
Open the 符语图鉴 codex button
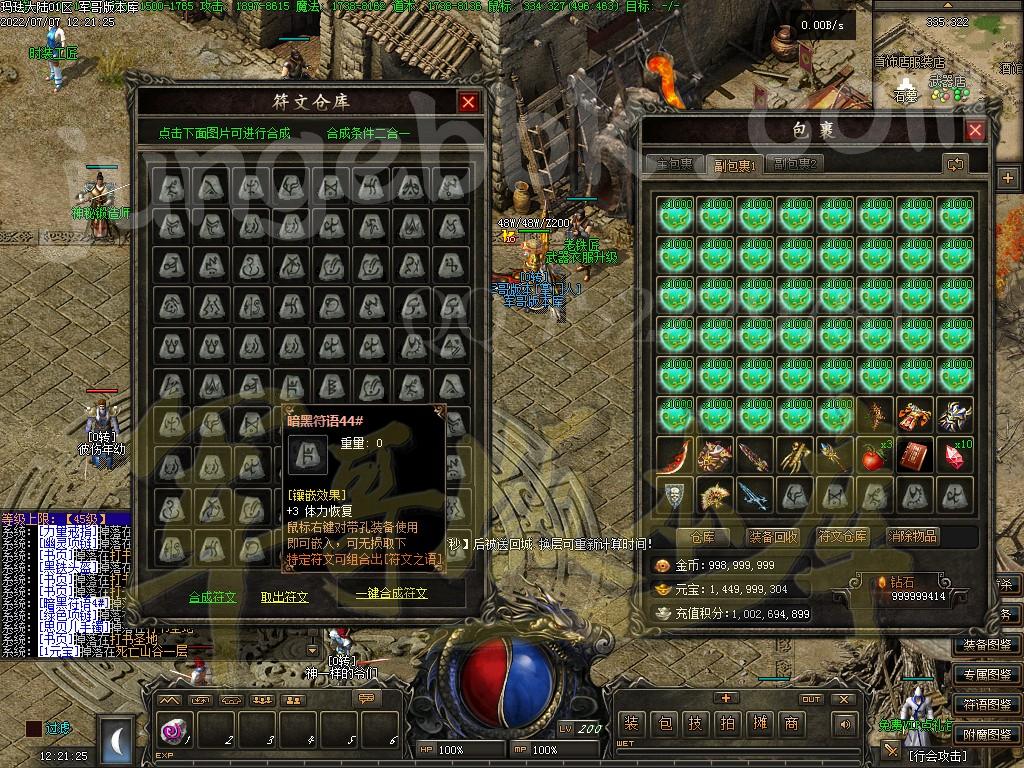pyautogui.click(x=987, y=704)
